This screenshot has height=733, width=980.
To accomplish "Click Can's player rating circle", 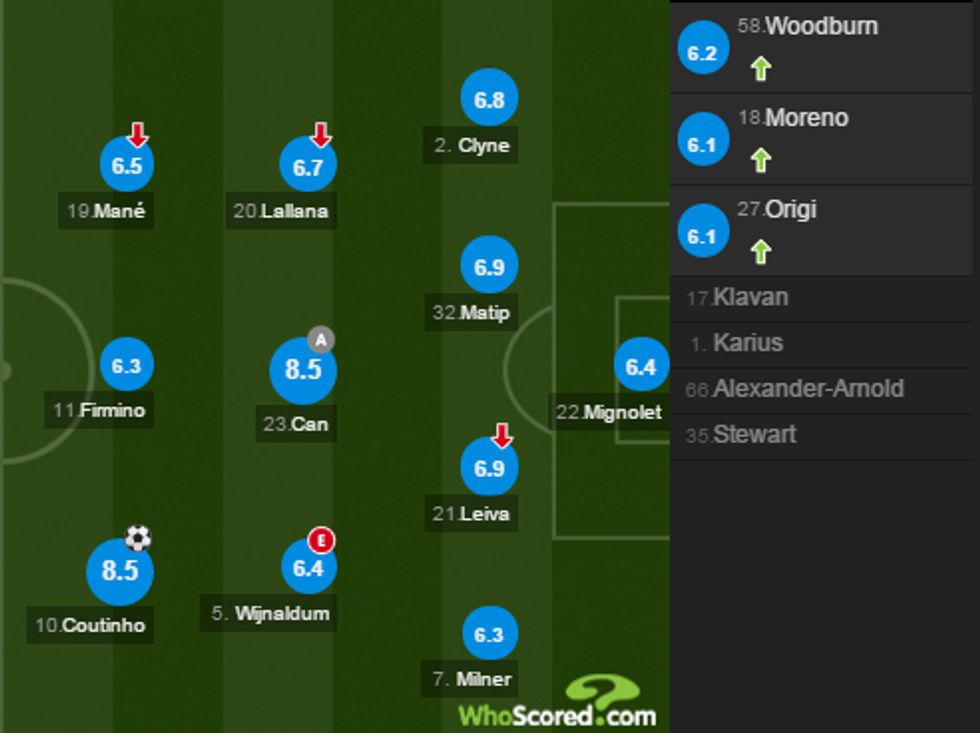I will point(302,371).
